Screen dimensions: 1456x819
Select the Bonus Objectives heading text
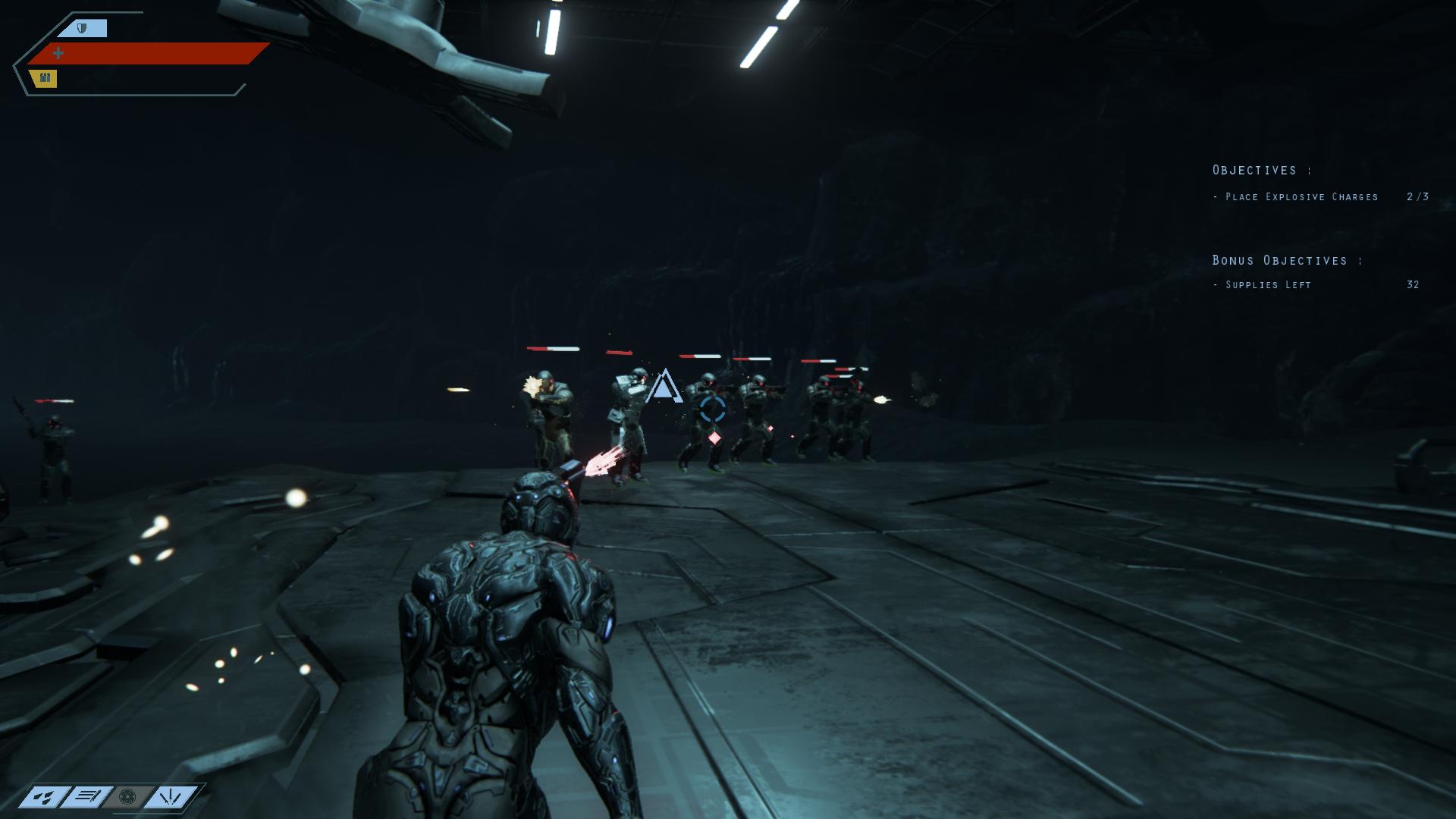coord(1285,259)
